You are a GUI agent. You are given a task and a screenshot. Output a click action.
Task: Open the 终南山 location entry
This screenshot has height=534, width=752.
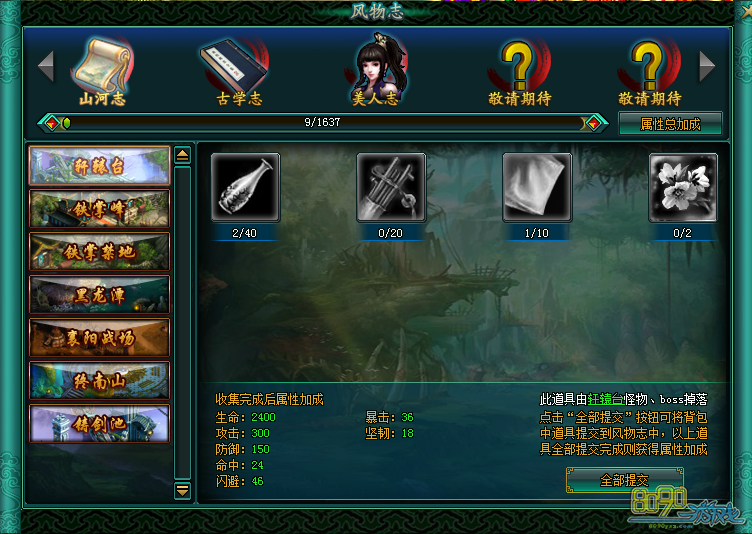[x=100, y=381]
